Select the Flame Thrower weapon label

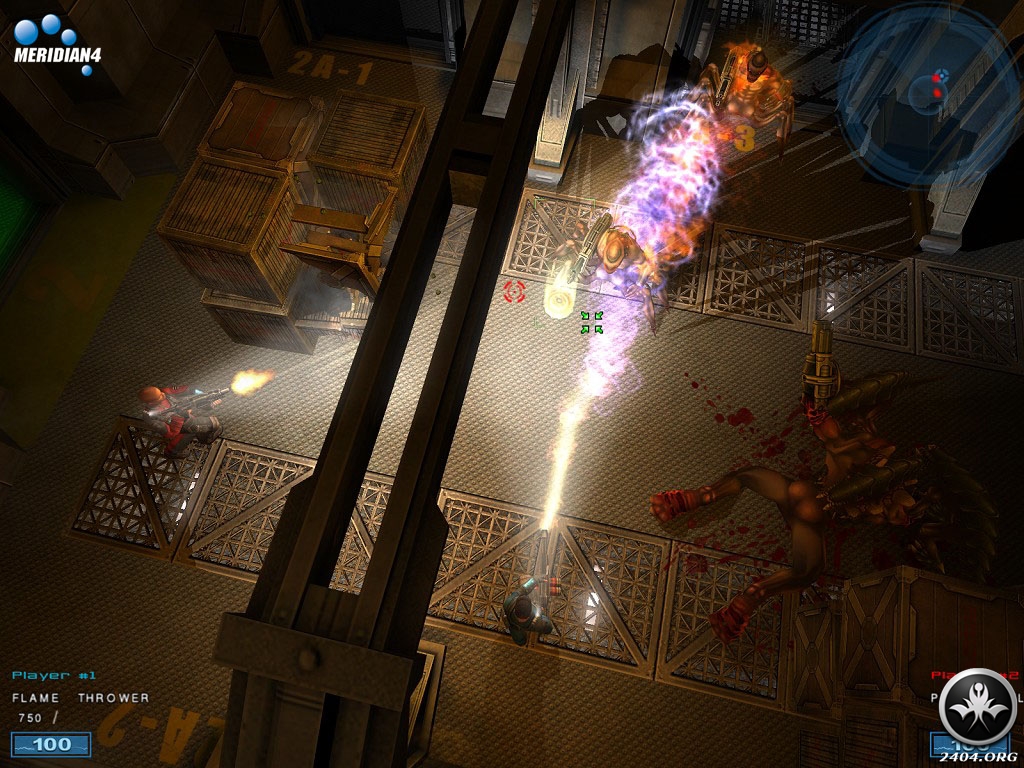(80, 698)
